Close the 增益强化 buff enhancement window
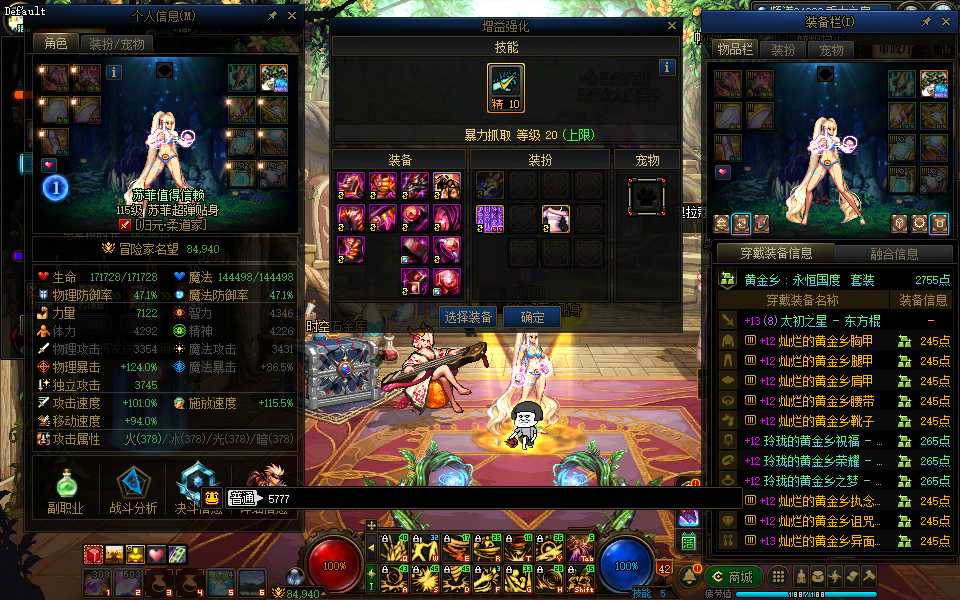 (x=672, y=27)
